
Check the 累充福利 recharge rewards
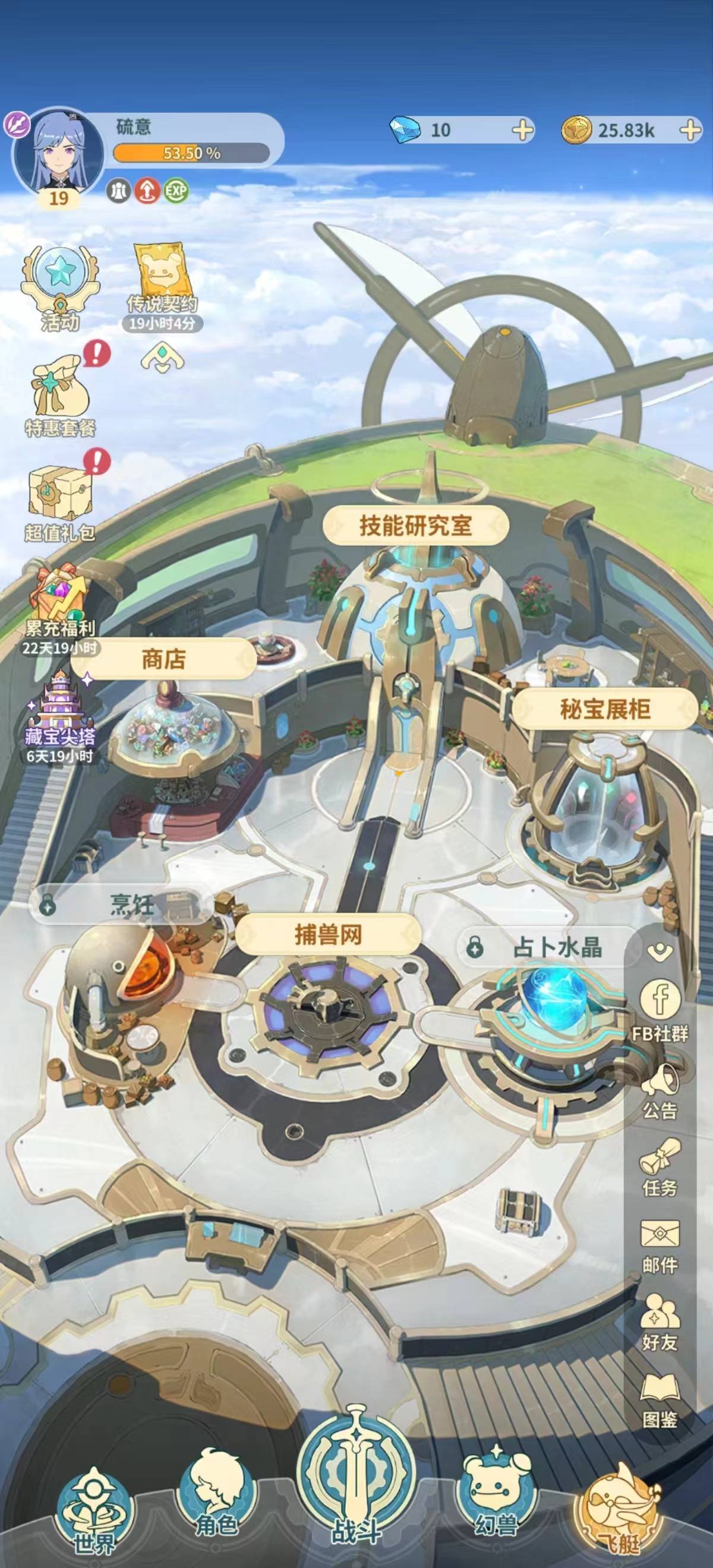click(x=59, y=606)
